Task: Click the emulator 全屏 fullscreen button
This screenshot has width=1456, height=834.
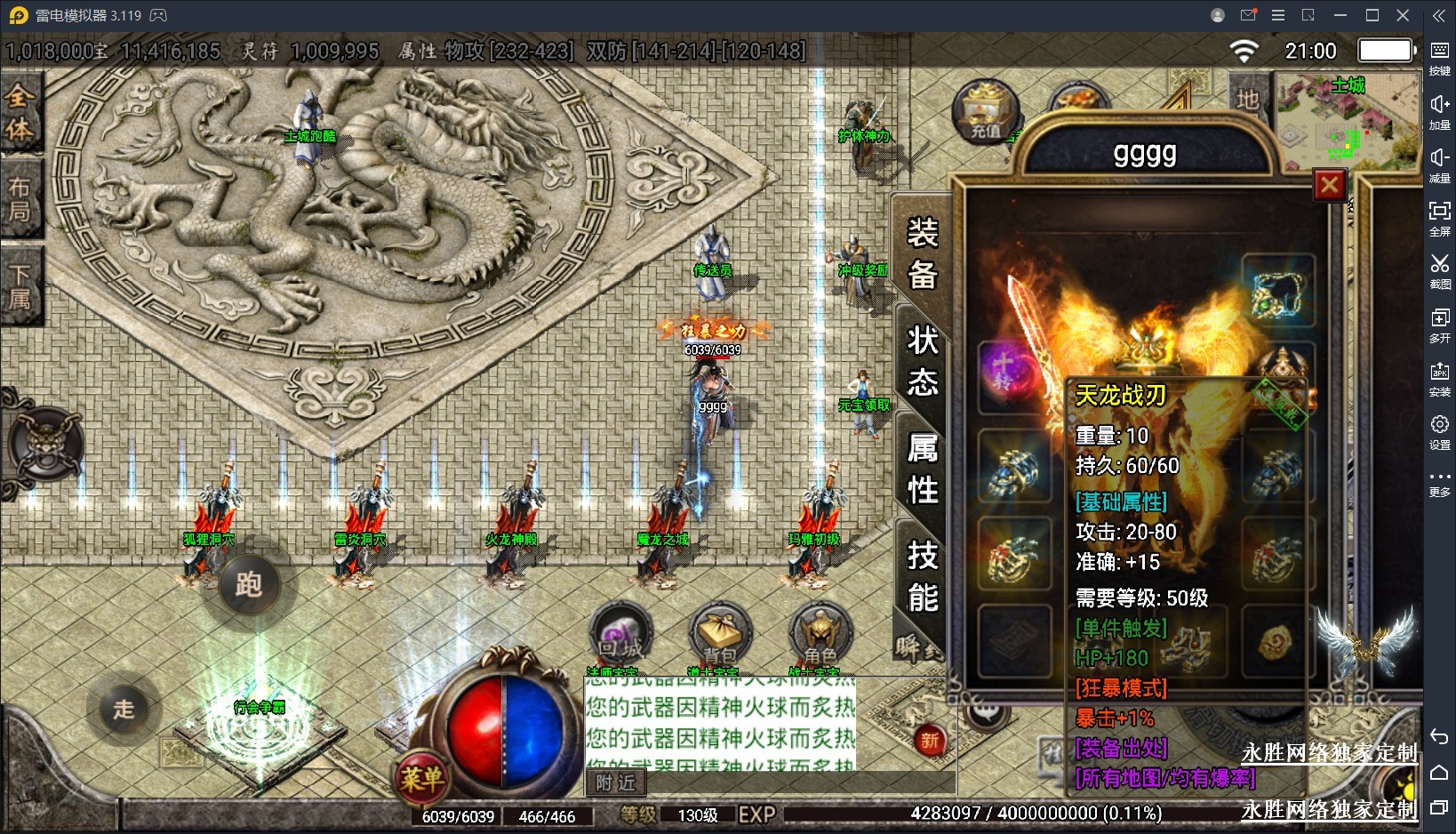Action: 1439,218
